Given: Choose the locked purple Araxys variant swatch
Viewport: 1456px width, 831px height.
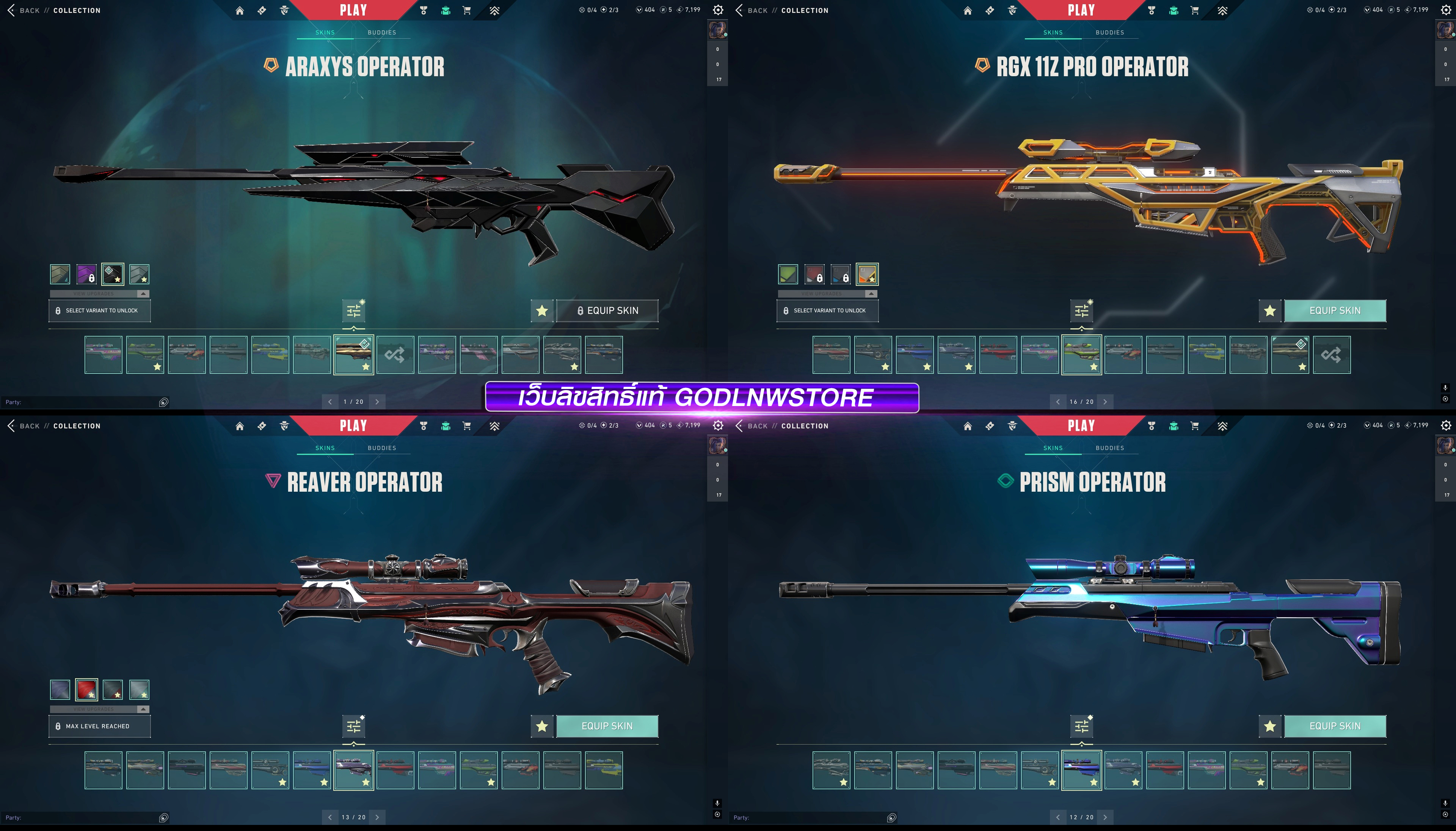Looking at the screenshot, I should pos(86,274).
